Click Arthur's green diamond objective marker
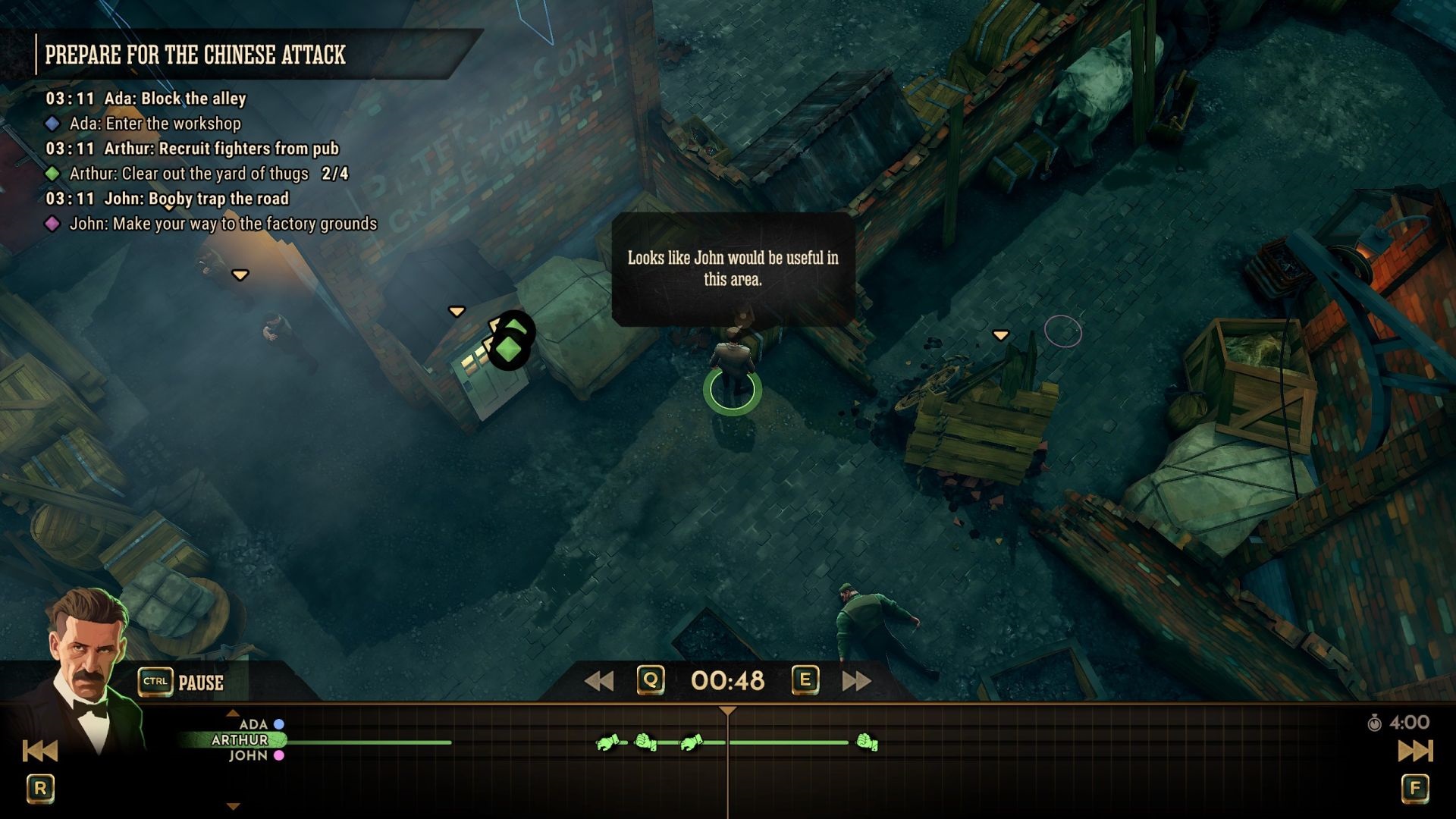The image size is (1456, 819). click(509, 350)
